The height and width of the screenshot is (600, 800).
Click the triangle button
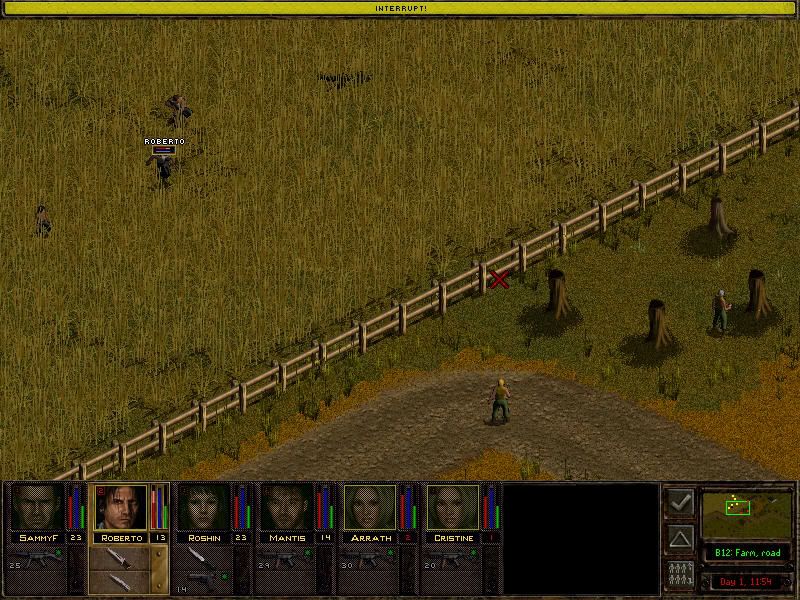click(680, 538)
